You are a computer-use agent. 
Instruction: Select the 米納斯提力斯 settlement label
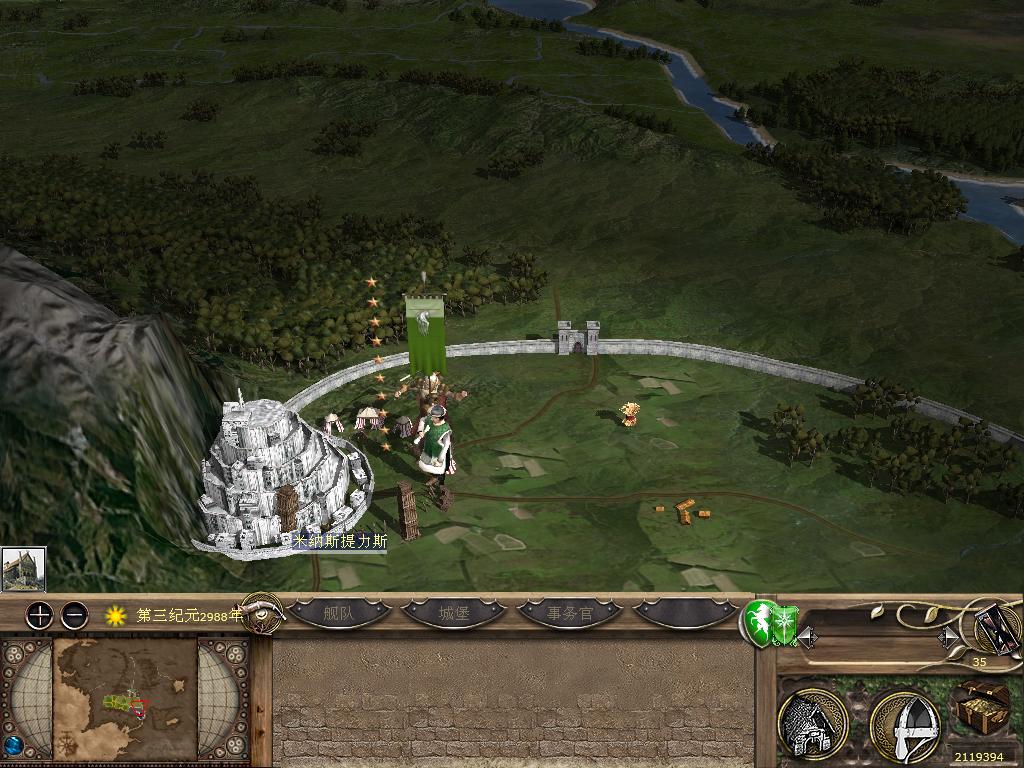tap(339, 541)
